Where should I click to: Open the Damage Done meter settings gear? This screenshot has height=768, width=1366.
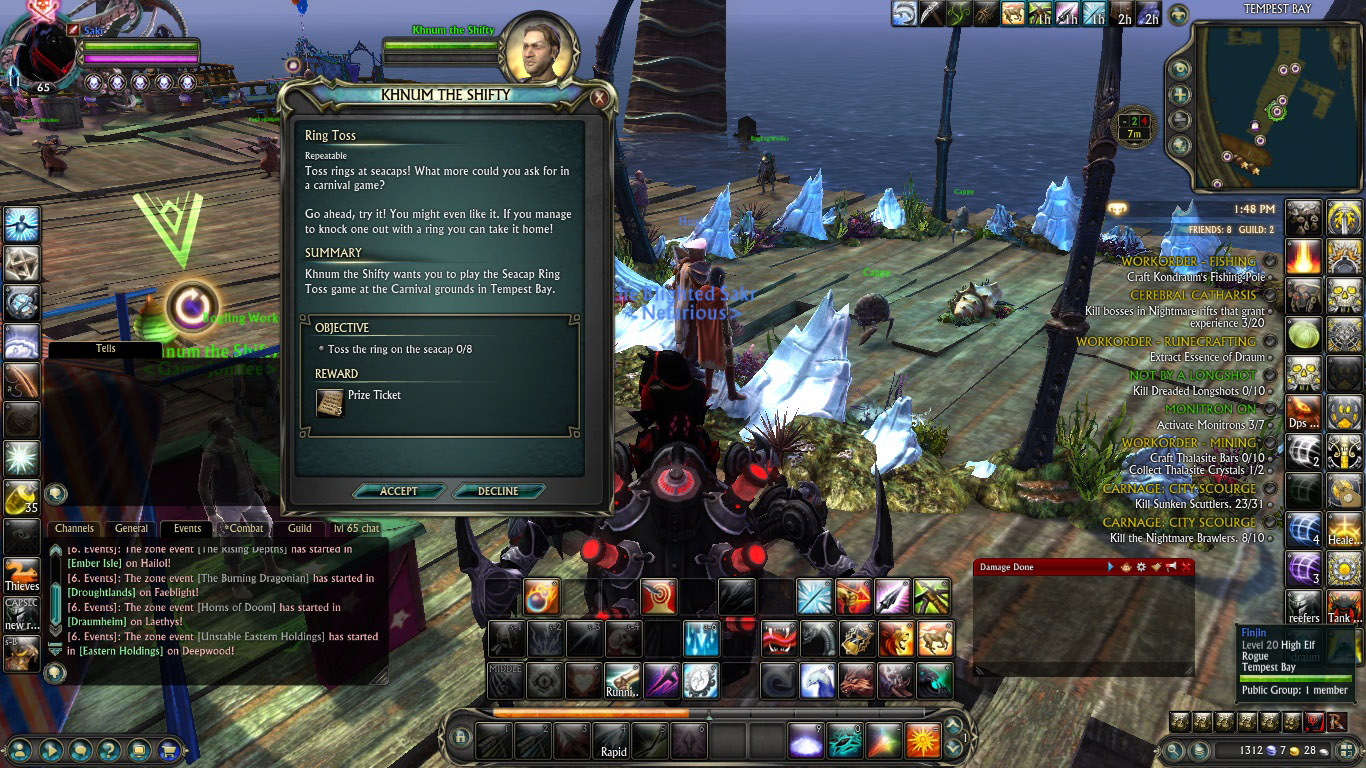1141,567
